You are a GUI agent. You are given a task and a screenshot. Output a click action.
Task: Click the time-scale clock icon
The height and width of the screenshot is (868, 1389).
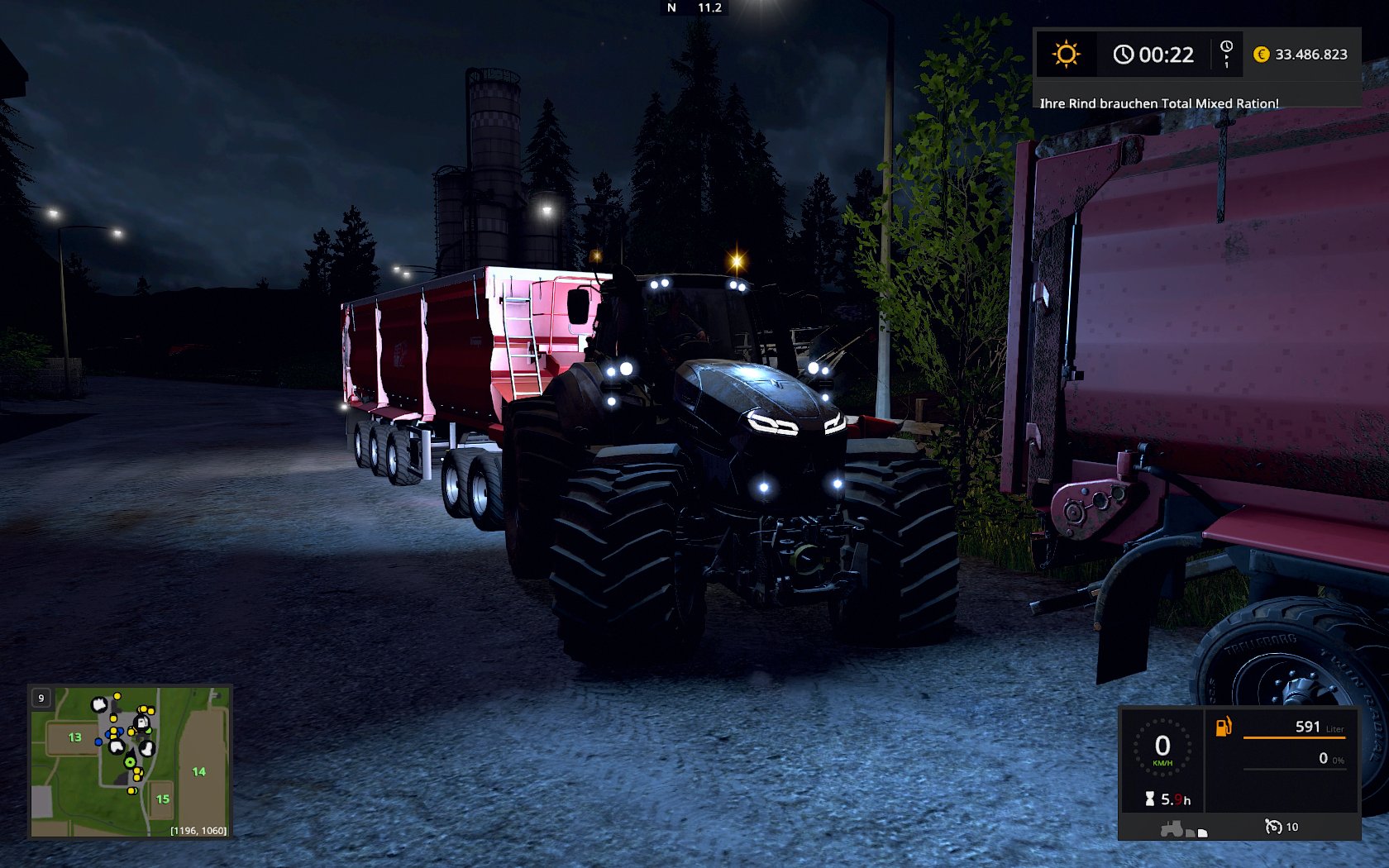tap(1226, 53)
